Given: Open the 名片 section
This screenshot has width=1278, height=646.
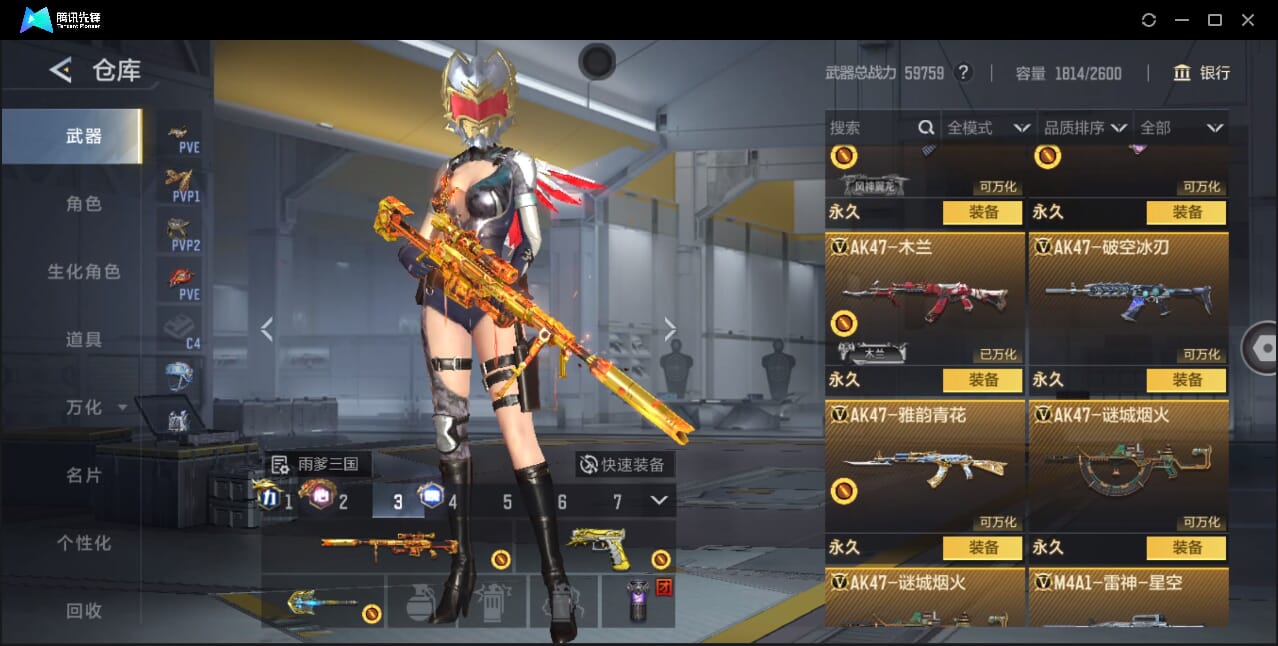Looking at the screenshot, I should 84,475.
